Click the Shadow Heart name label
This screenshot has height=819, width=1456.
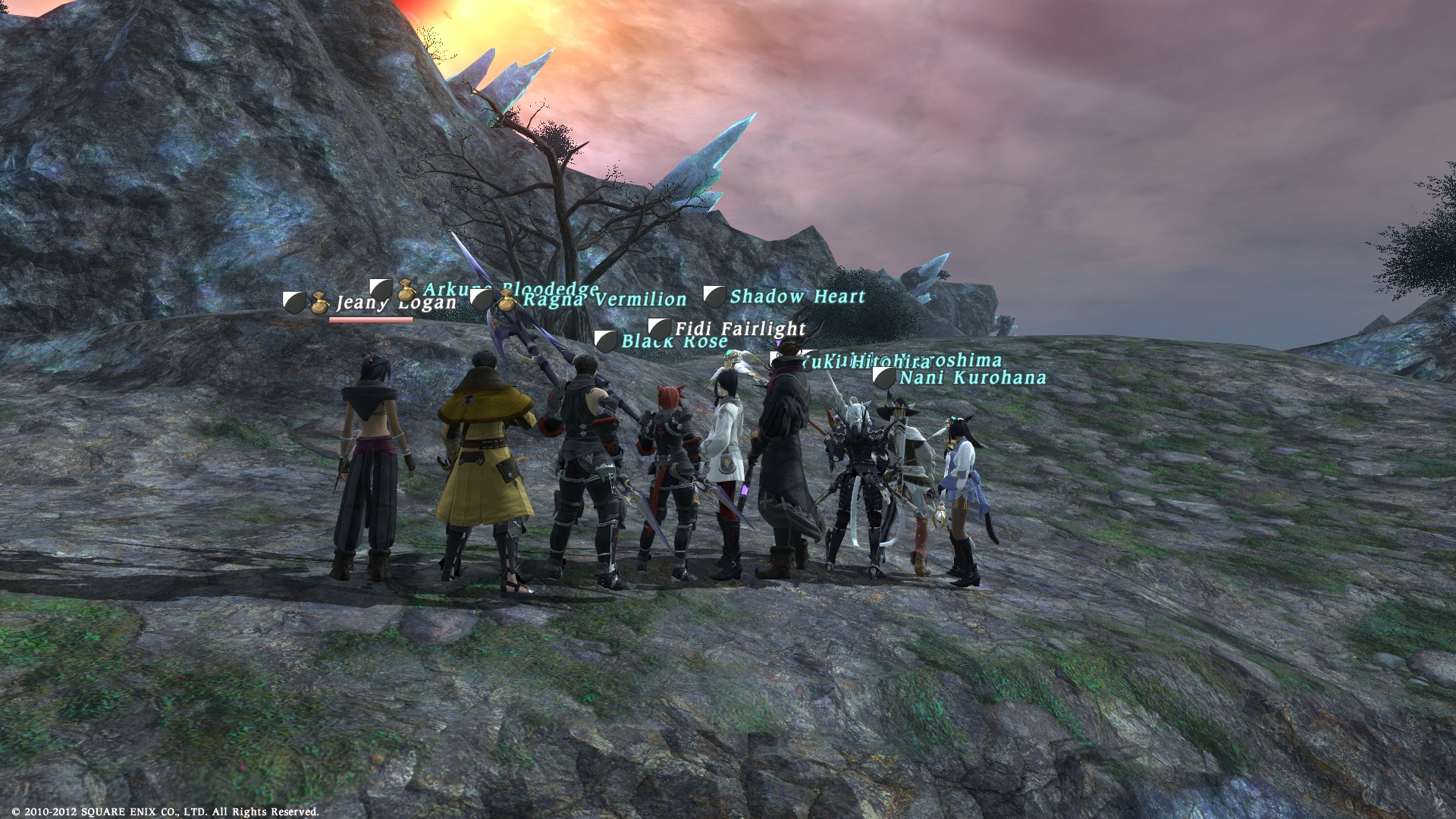tap(796, 297)
